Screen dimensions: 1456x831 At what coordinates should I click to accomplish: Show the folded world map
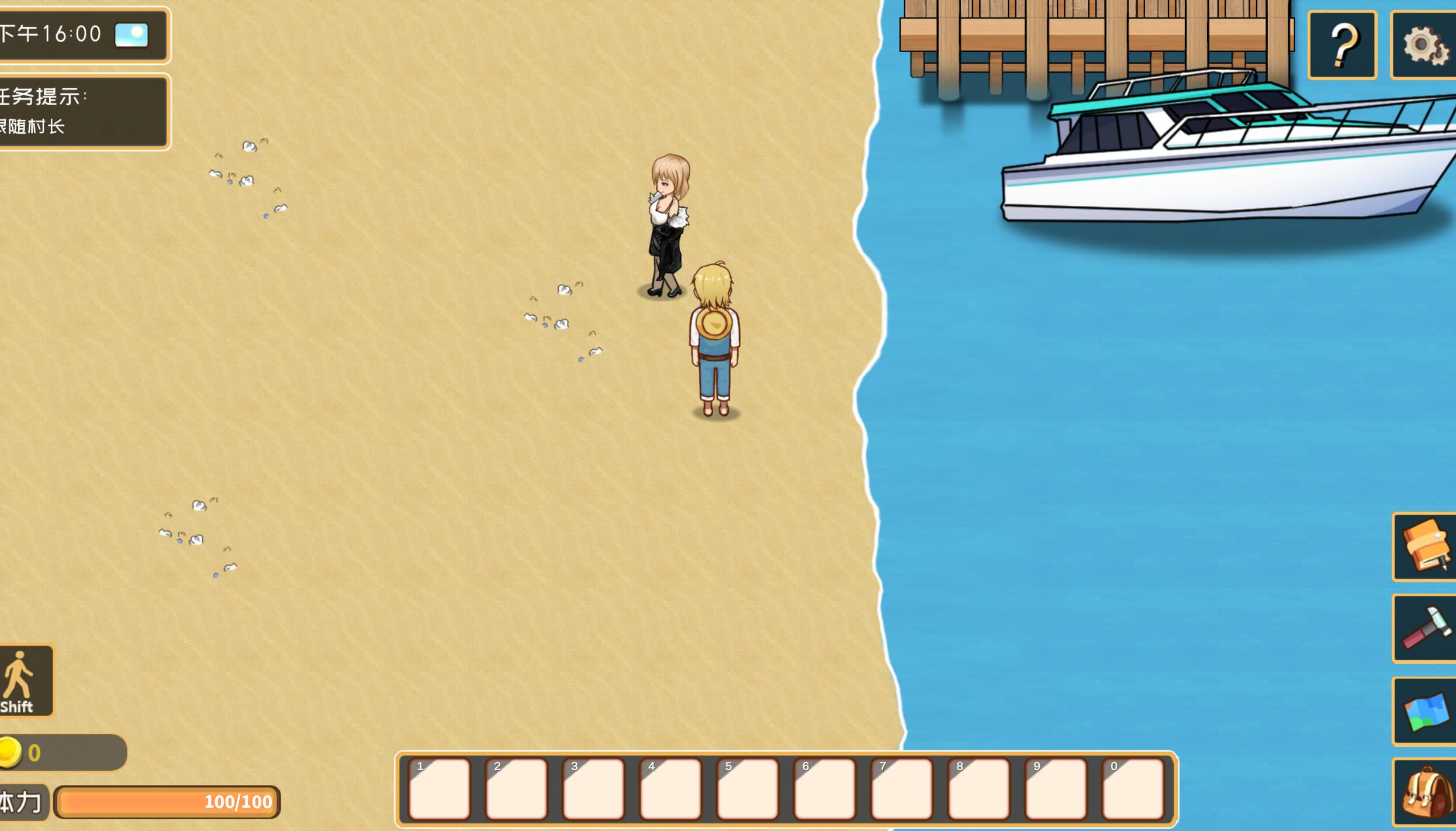pos(1425,711)
